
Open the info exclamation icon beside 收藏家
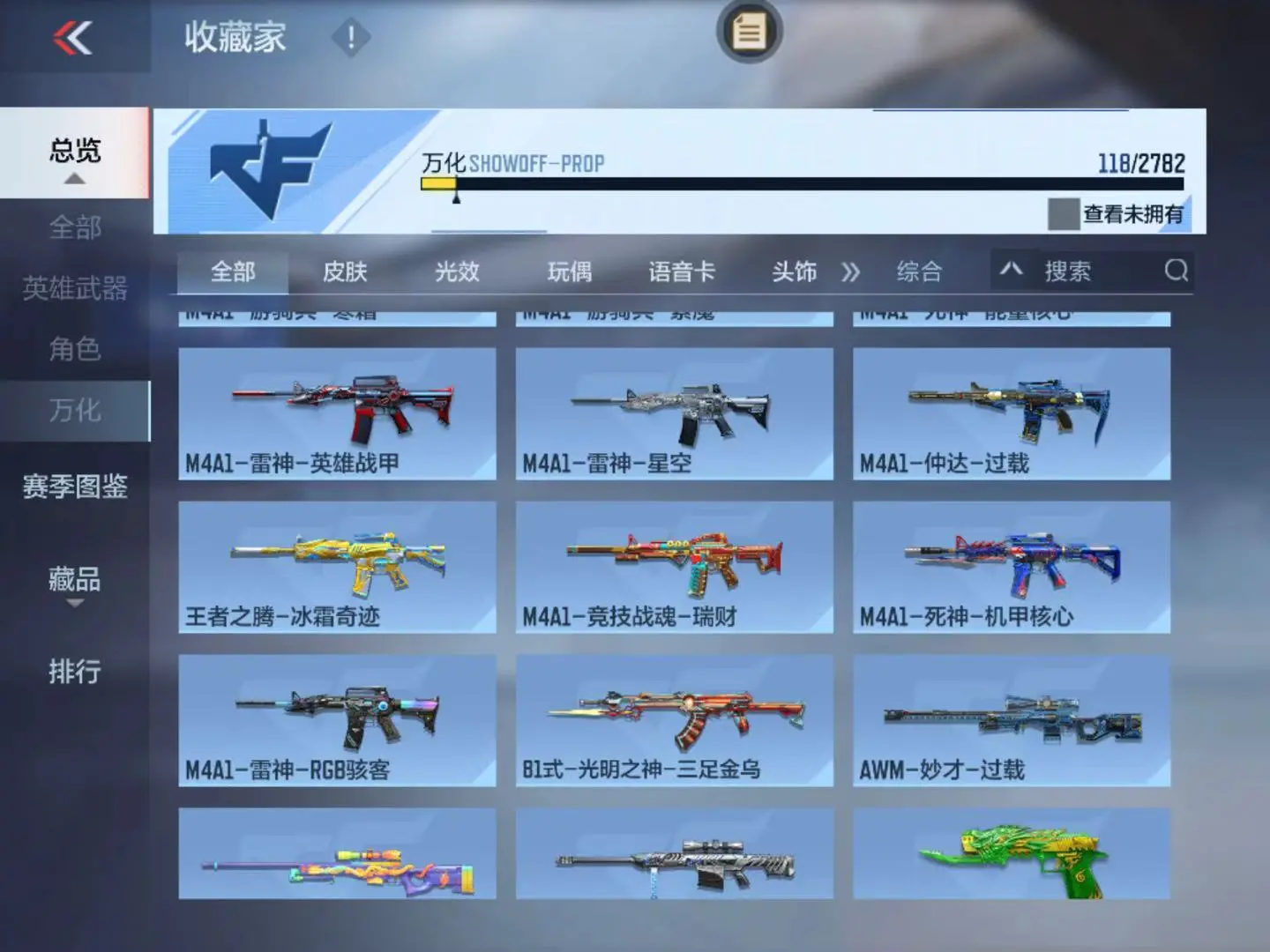click(x=350, y=38)
